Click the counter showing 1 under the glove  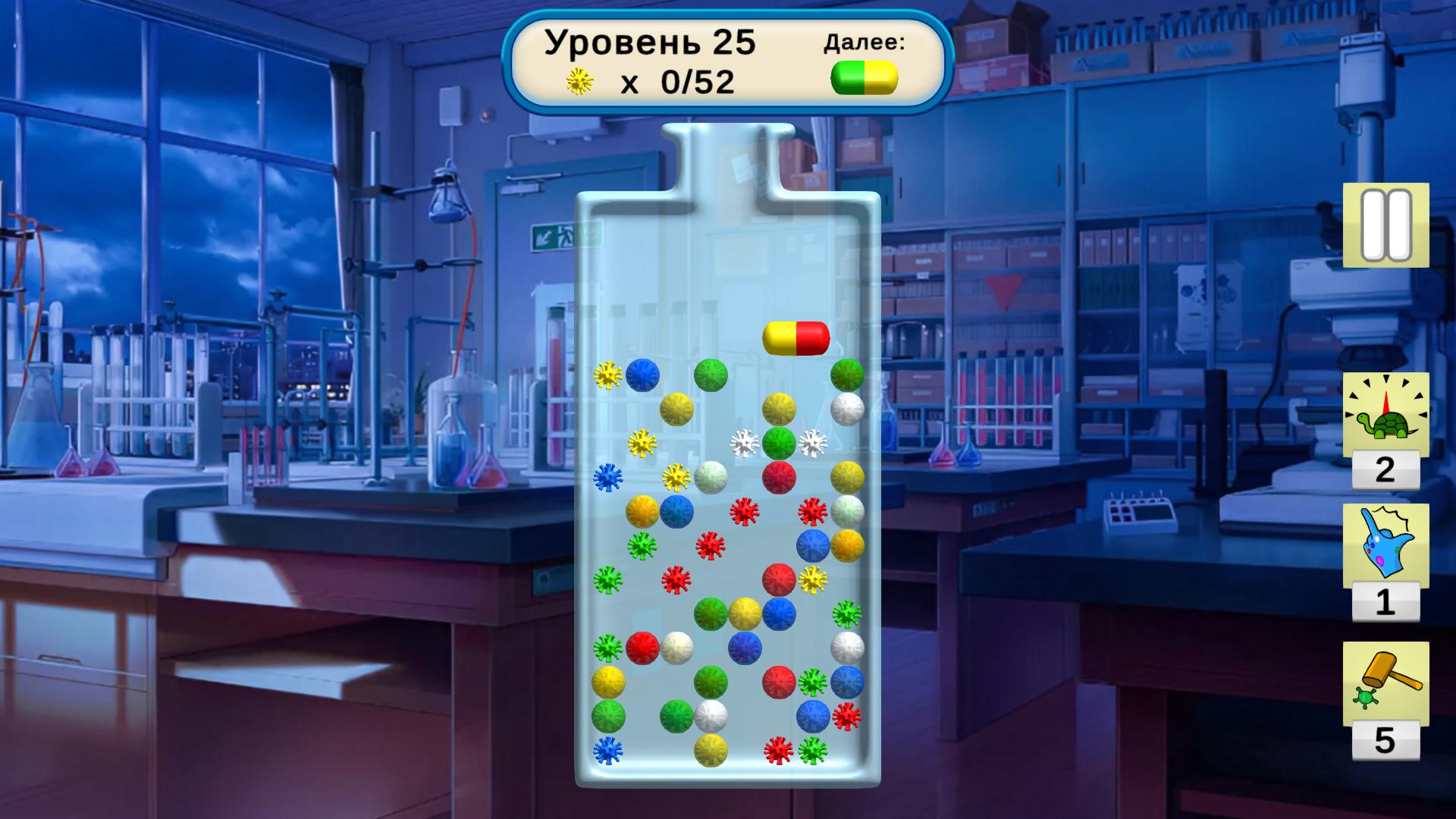tap(1387, 604)
